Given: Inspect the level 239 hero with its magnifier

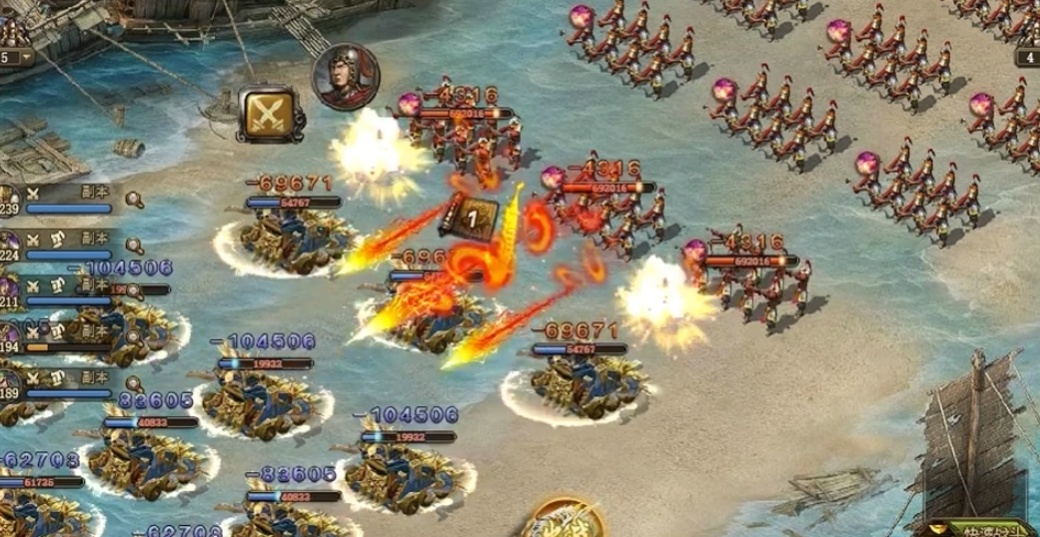Looking at the screenshot, I should 134,199.
